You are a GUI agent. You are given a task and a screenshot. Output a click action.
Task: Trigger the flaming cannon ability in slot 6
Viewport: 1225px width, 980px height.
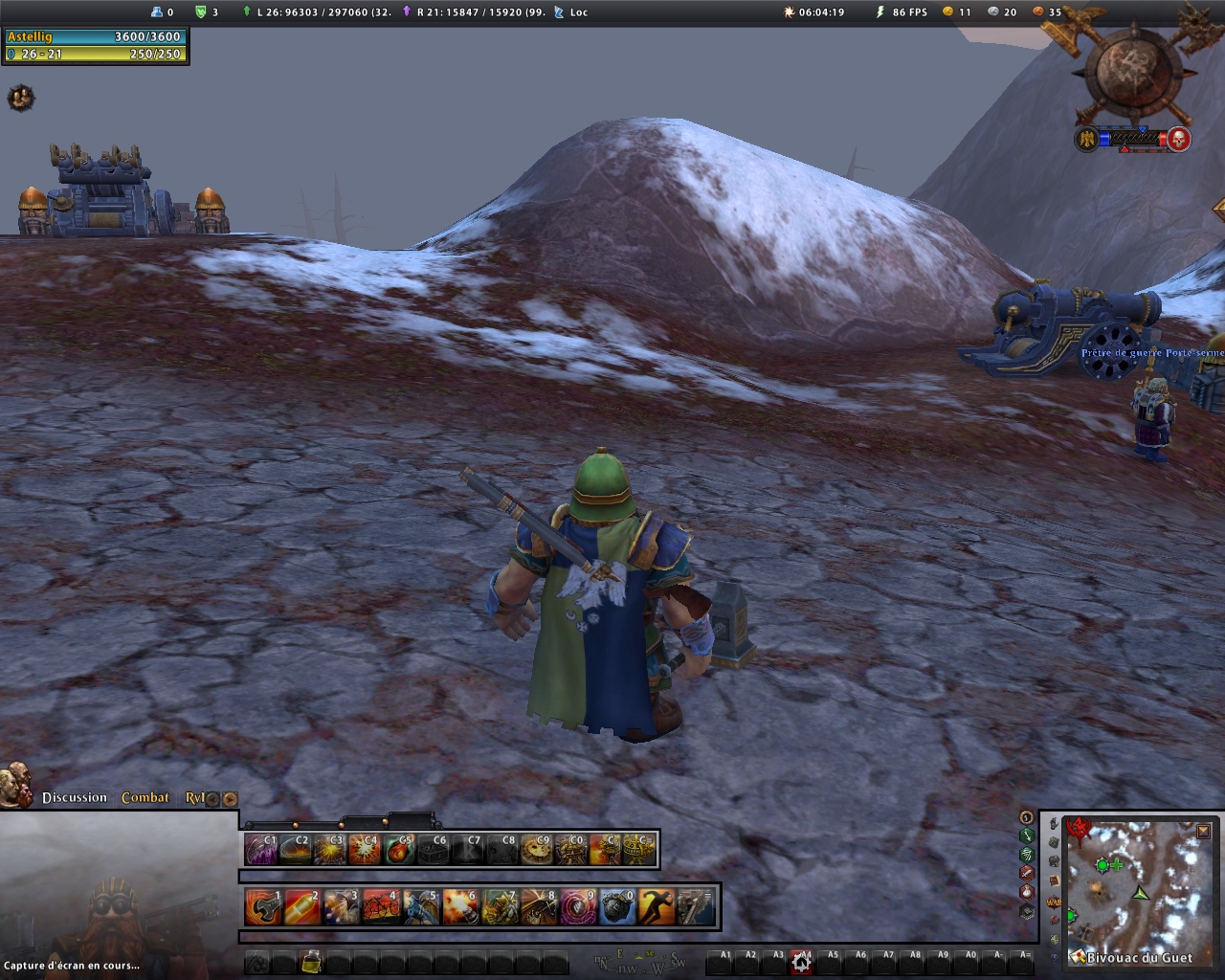click(459, 907)
